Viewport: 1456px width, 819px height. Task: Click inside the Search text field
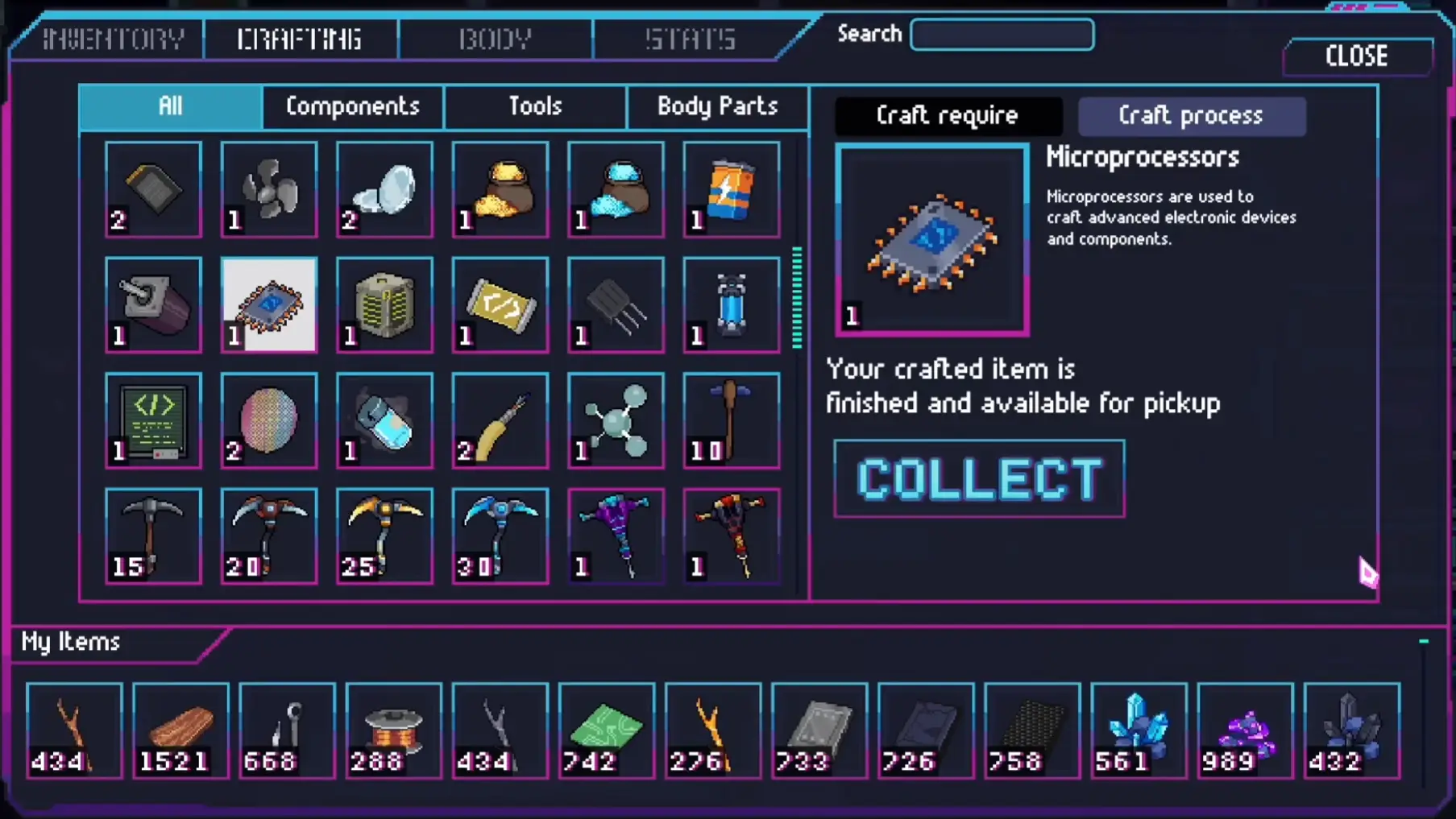[1002, 35]
